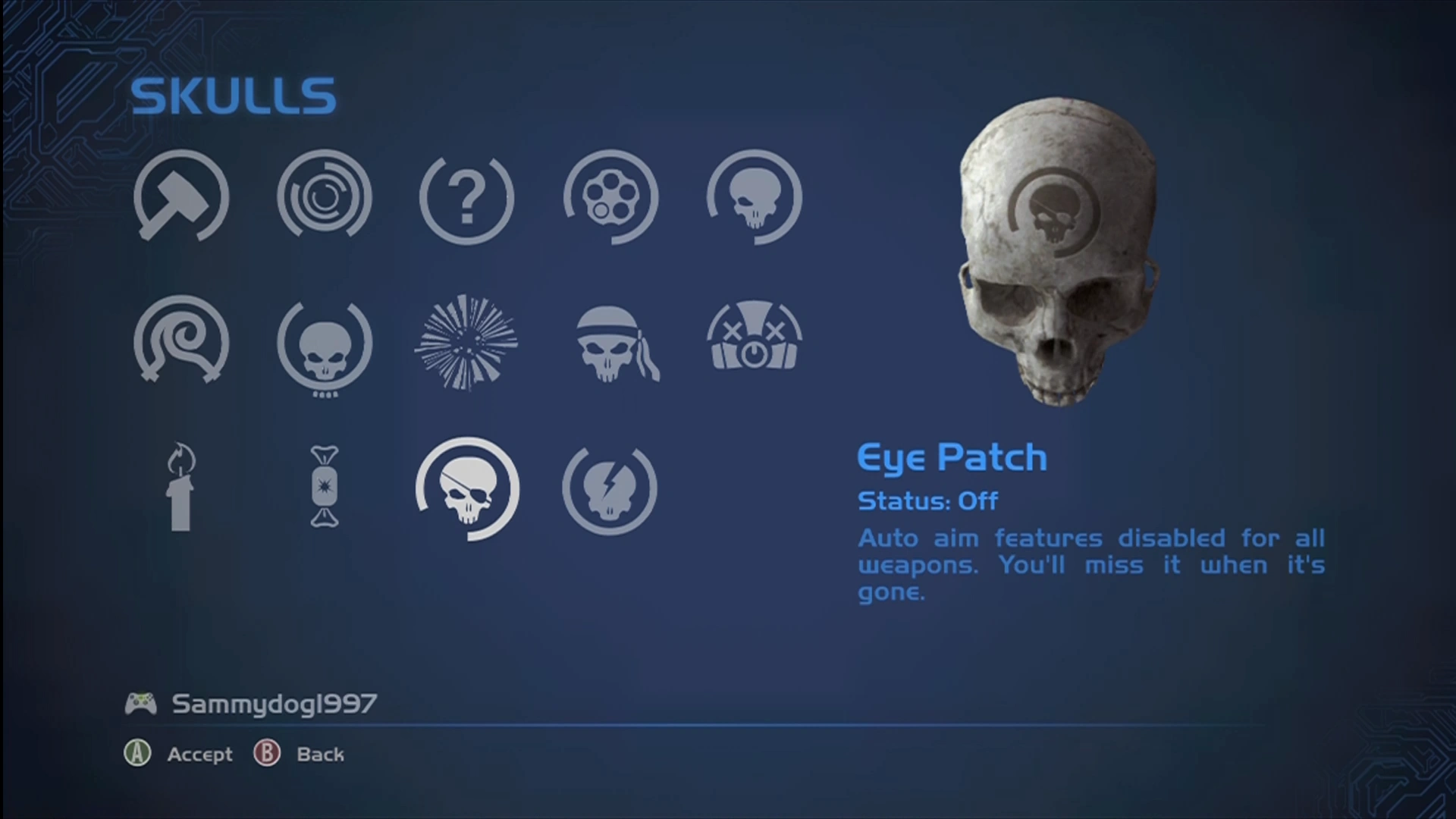Select the circular spiral skull icon
The image size is (1456, 819).
(325, 197)
